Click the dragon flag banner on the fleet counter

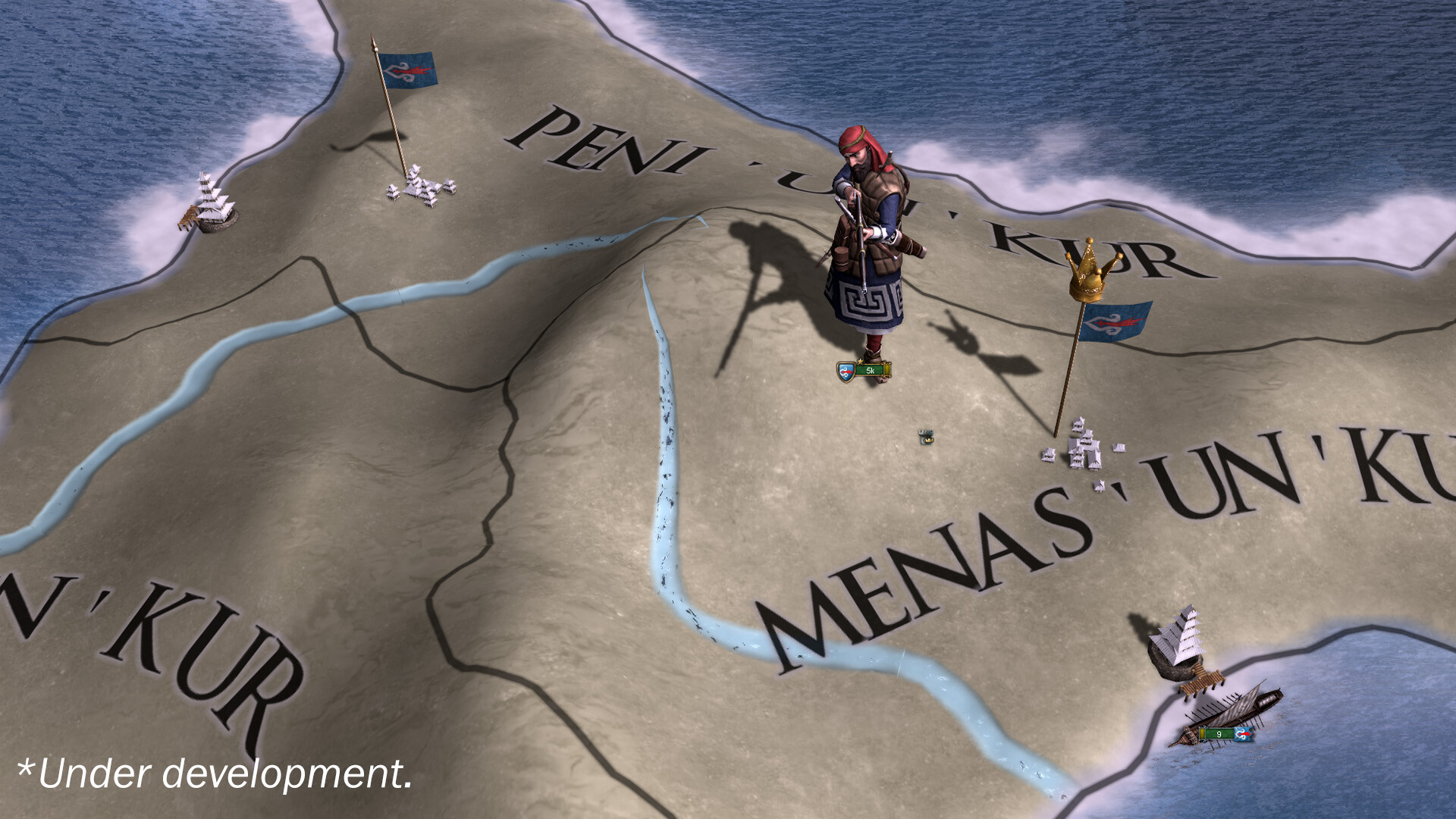pos(1243,734)
